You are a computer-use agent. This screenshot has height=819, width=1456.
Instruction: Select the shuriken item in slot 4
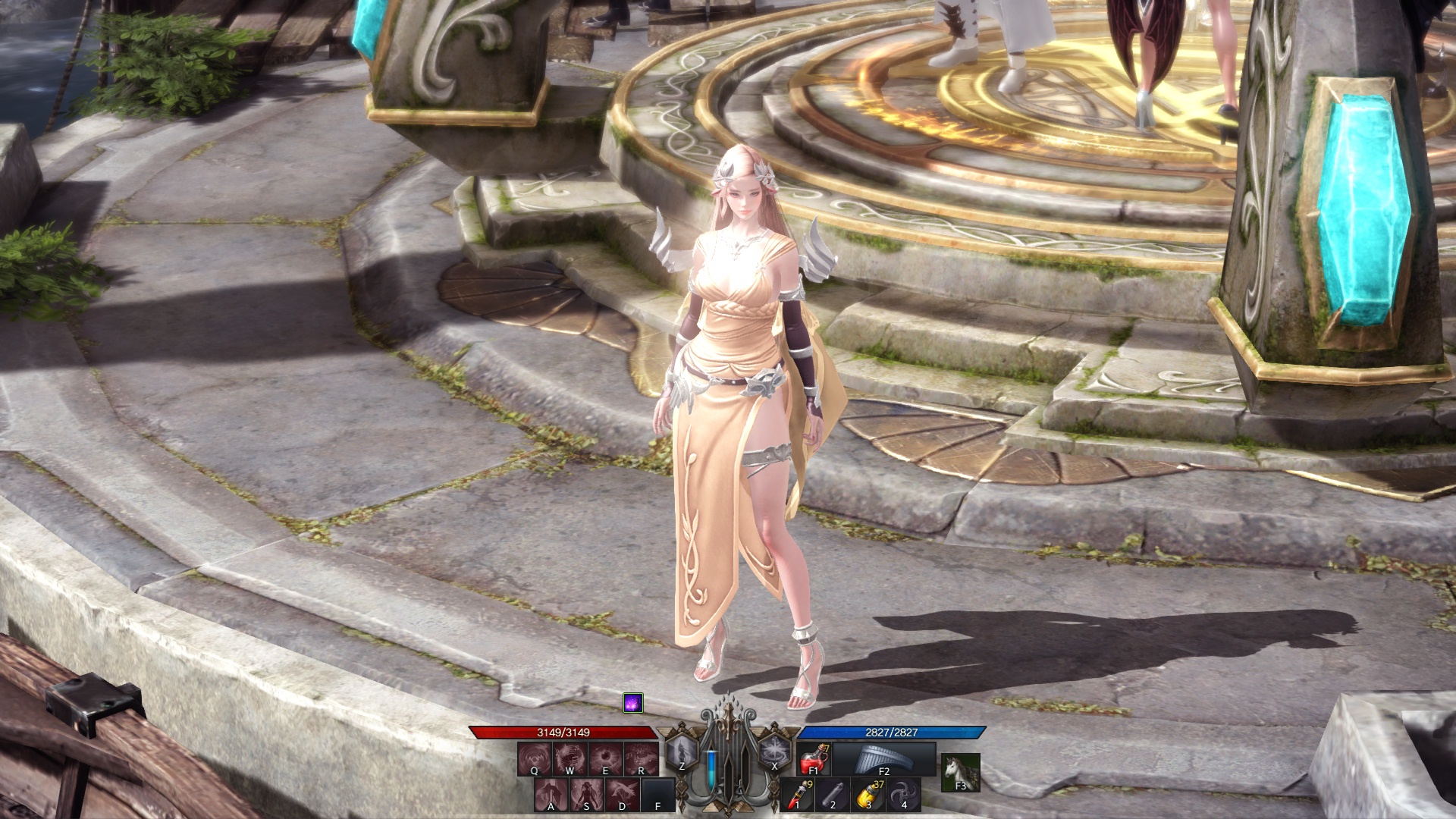click(903, 795)
